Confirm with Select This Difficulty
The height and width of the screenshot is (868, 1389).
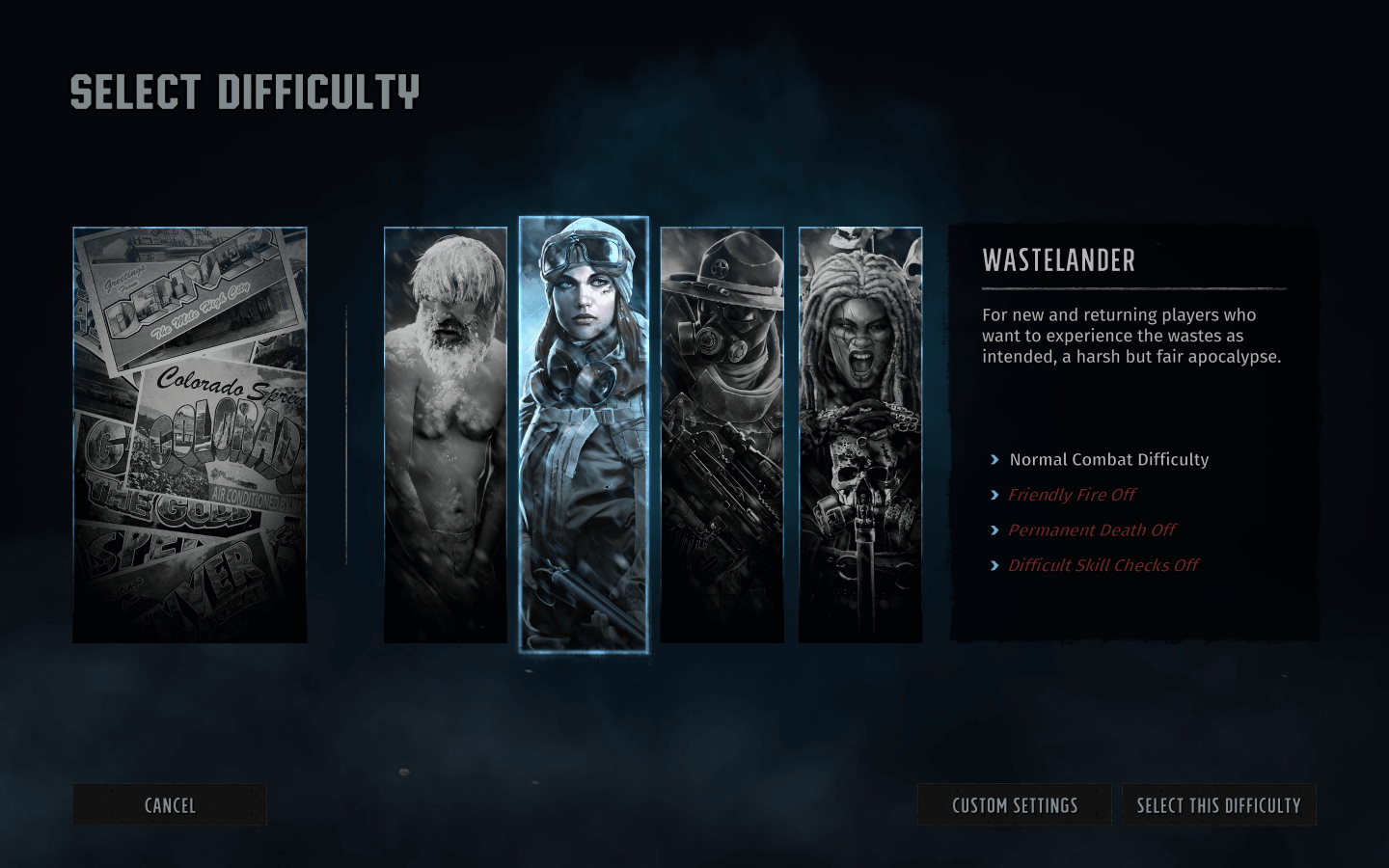(x=1218, y=805)
